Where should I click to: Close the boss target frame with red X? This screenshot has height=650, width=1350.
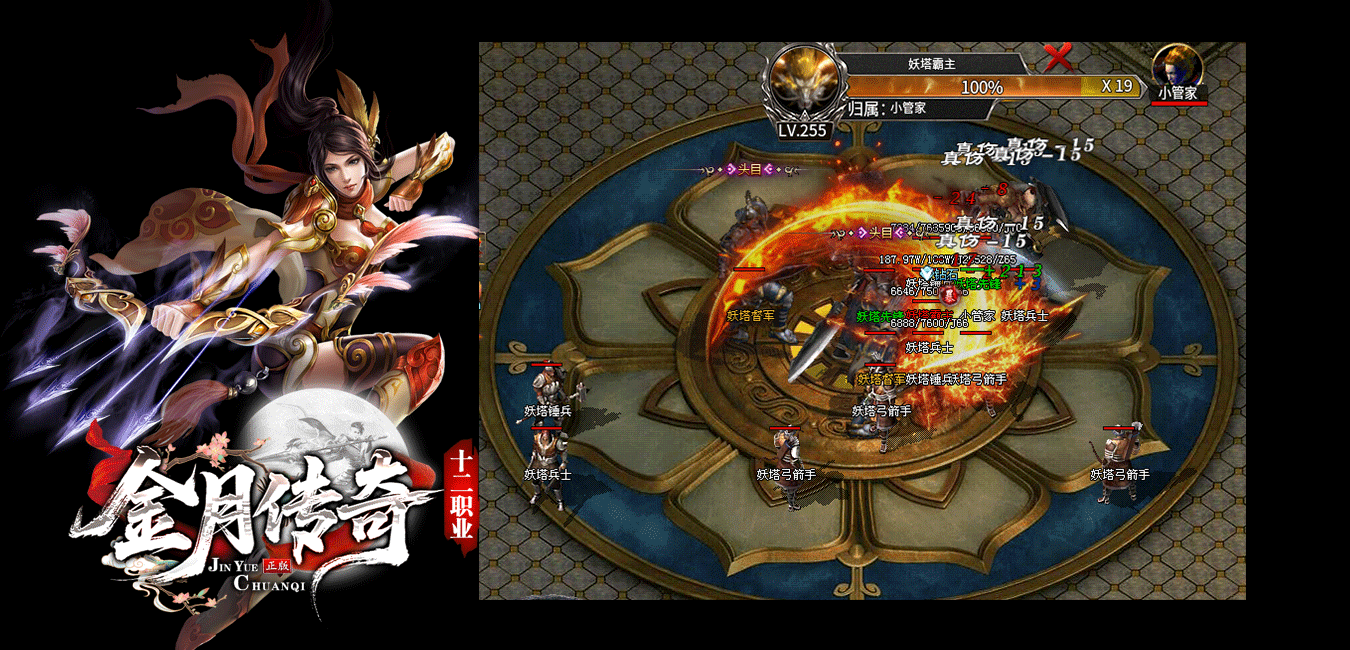coord(1057,58)
